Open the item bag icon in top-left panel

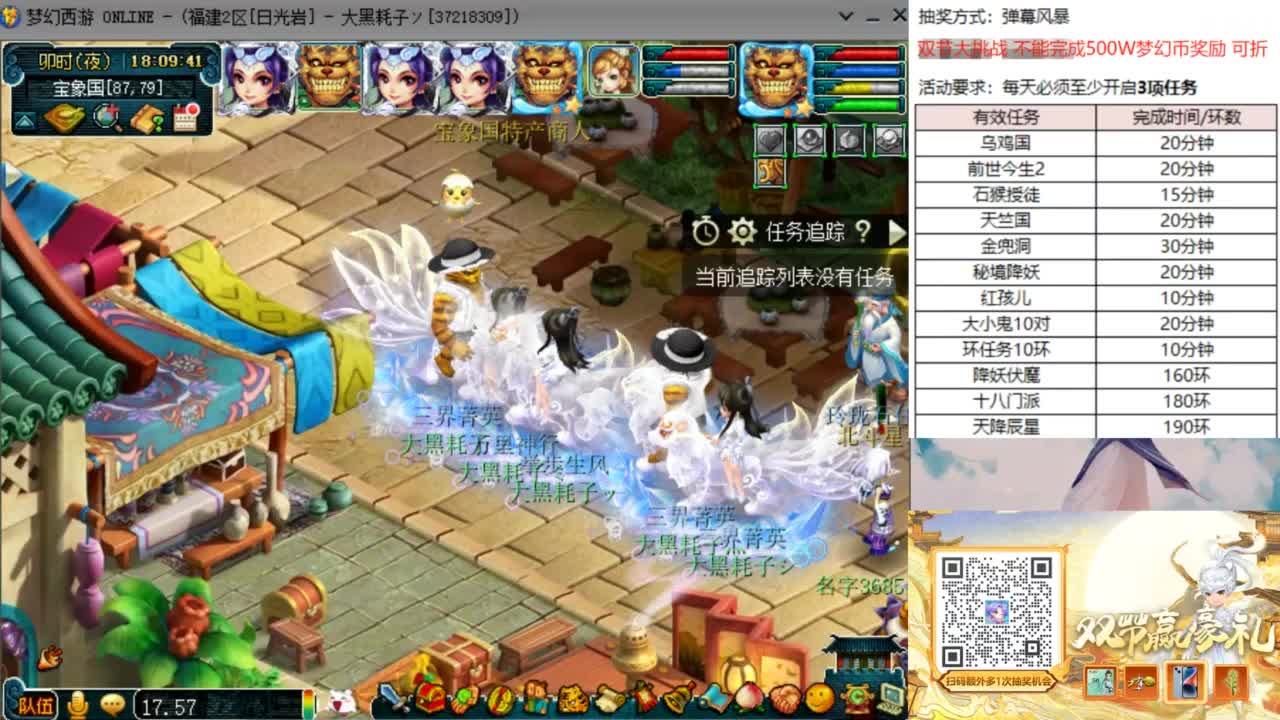click(x=63, y=118)
